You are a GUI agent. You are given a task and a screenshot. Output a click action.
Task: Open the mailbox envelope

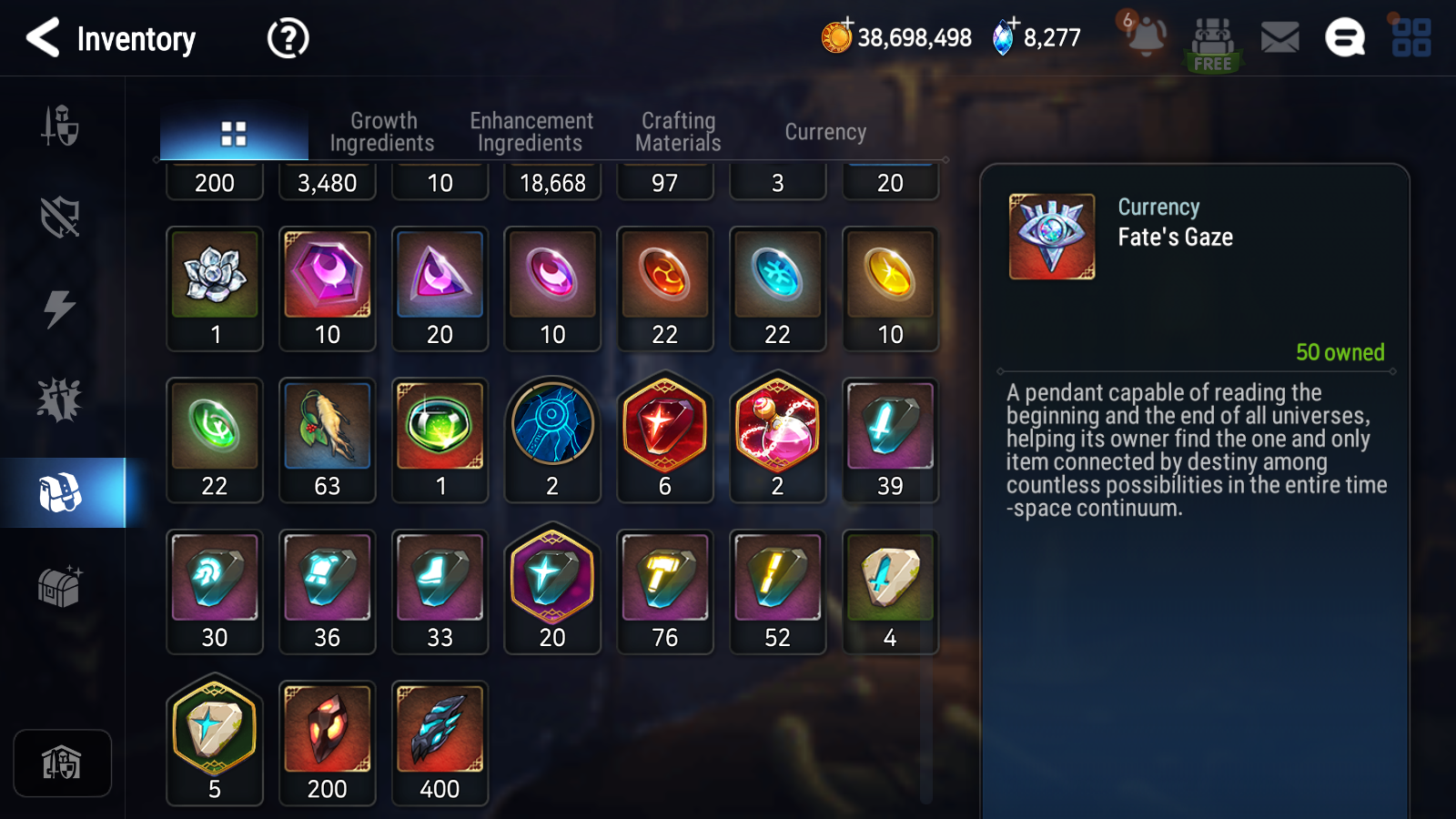tap(1279, 38)
